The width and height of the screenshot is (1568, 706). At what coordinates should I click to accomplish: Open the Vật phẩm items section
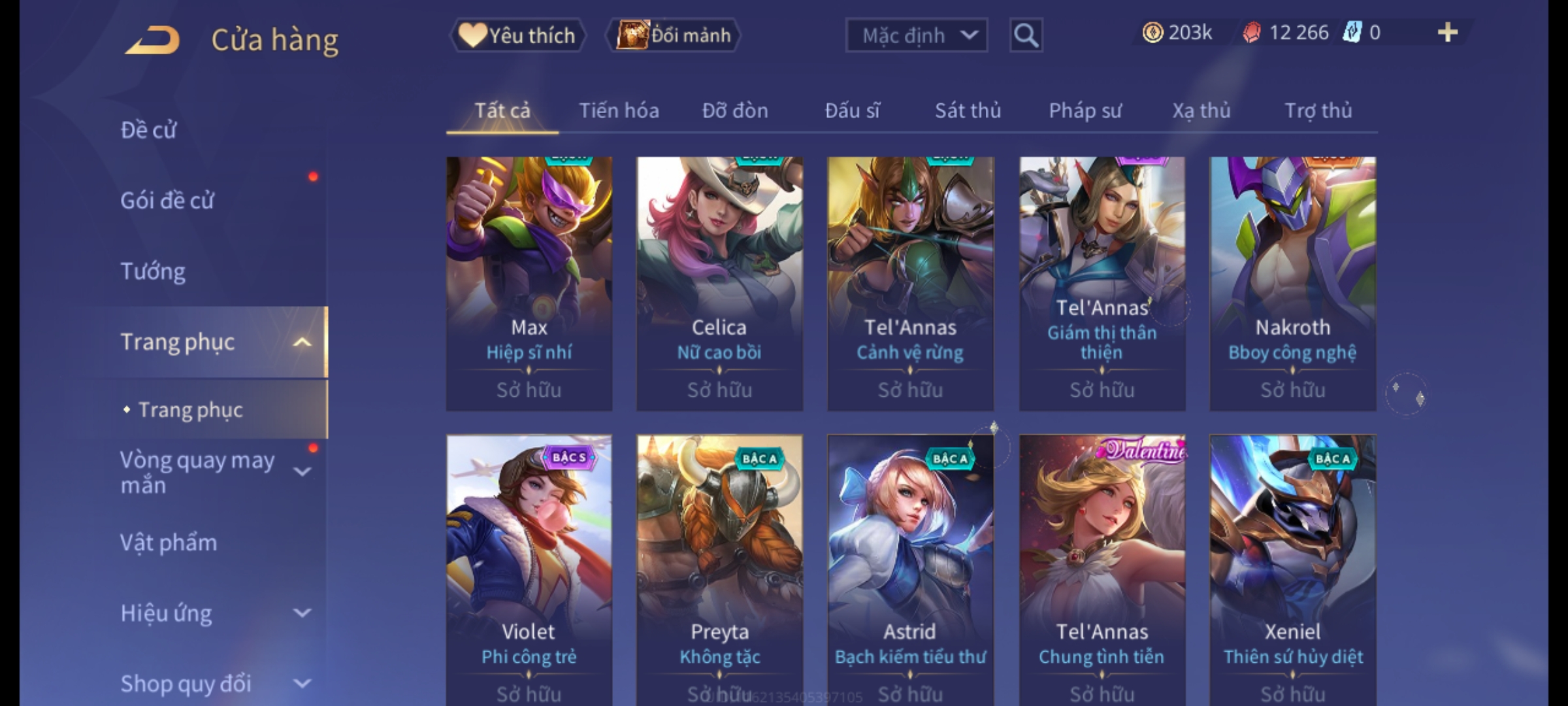[x=169, y=543]
